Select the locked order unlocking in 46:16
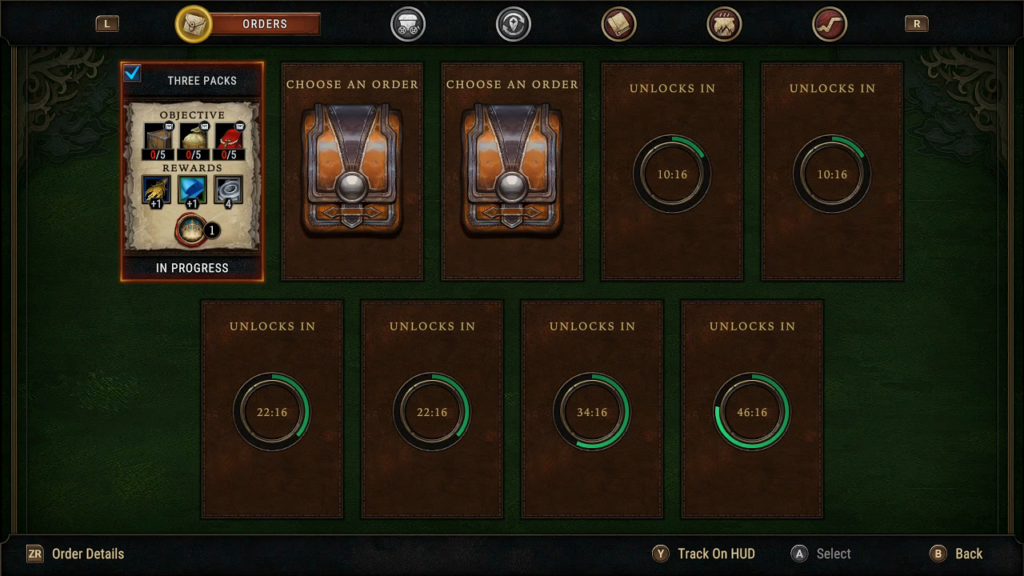The height and width of the screenshot is (576, 1024). [x=752, y=409]
